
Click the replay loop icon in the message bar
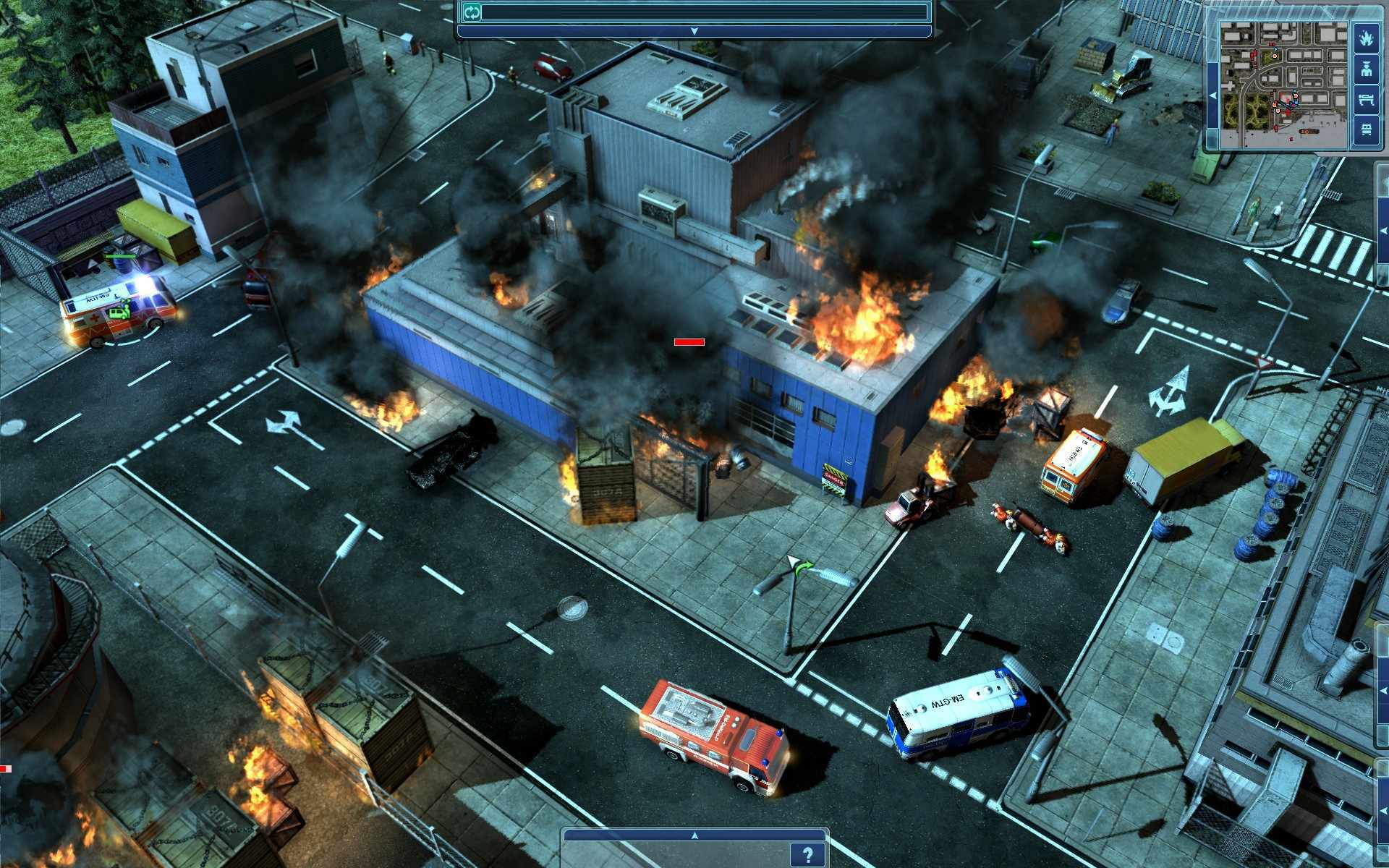point(471,12)
